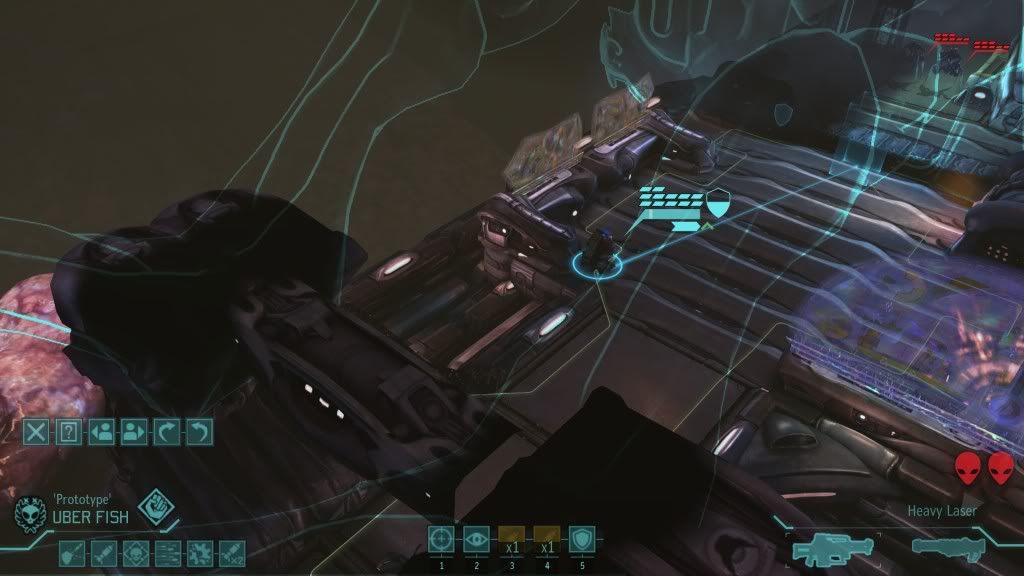The image size is (1024, 576).
Task: Select the rocket x2 perk icon
Action: 232,551
